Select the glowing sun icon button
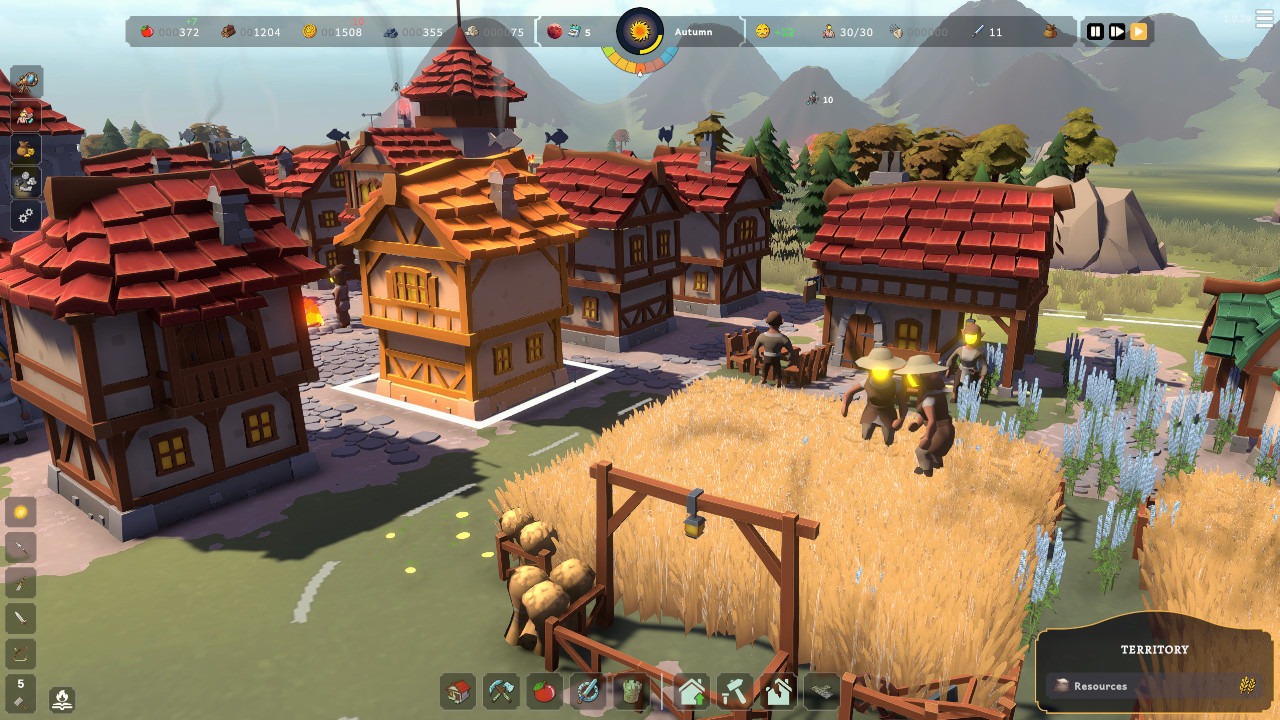This screenshot has width=1280, height=720. [x=21, y=513]
